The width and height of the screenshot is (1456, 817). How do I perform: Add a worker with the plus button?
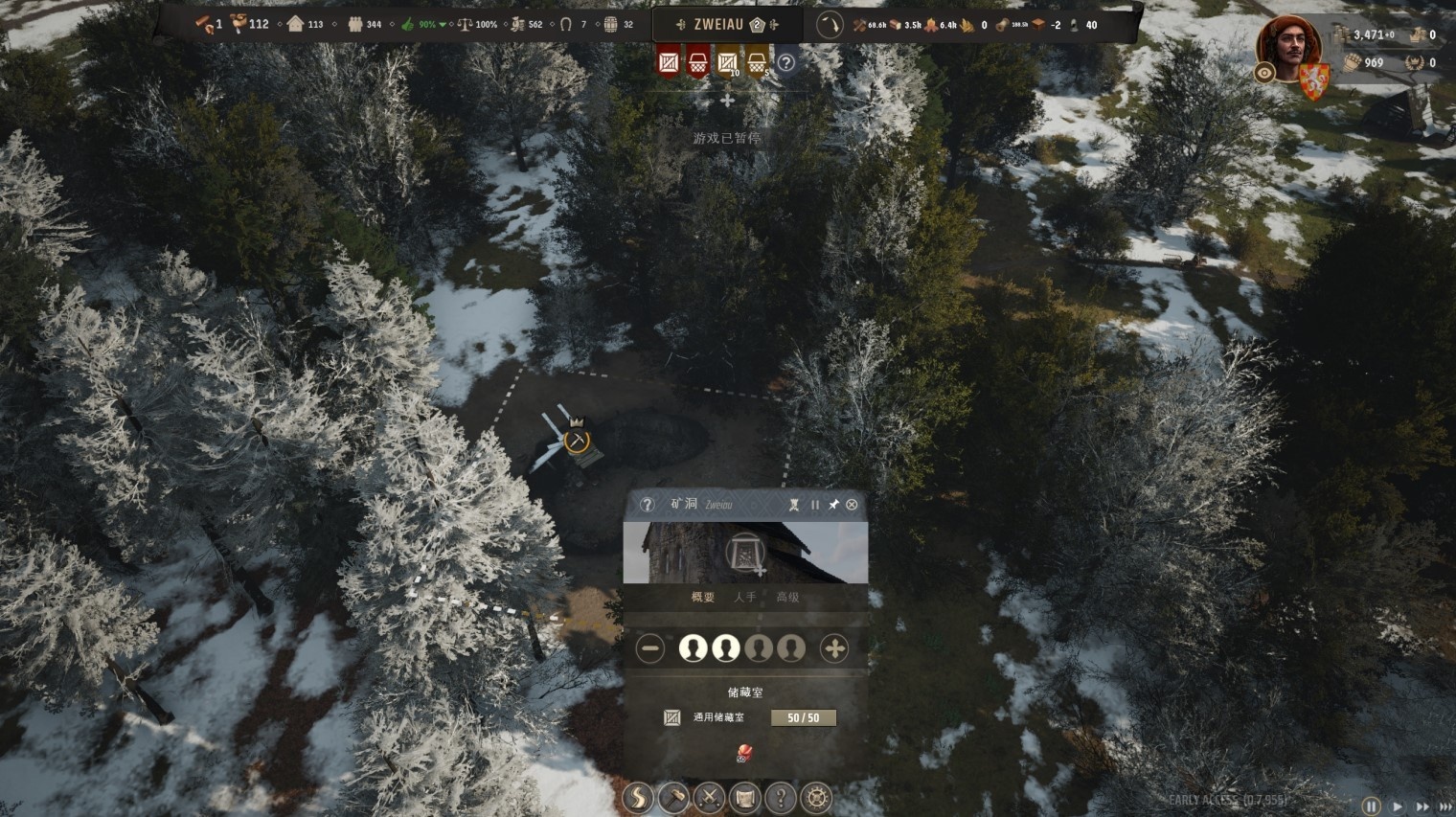[834, 648]
